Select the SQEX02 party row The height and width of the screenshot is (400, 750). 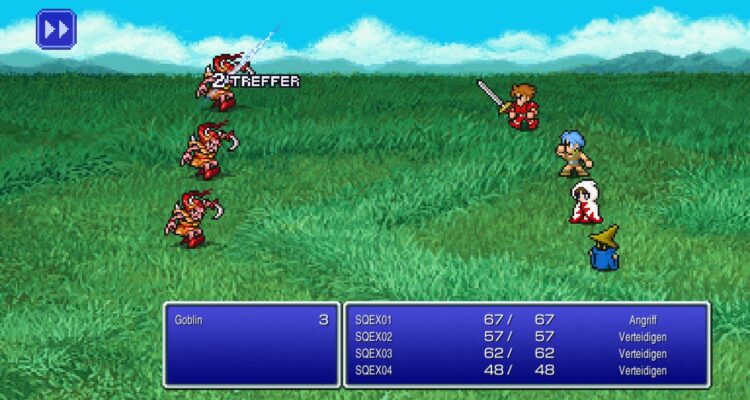click(x=525, y=337)
